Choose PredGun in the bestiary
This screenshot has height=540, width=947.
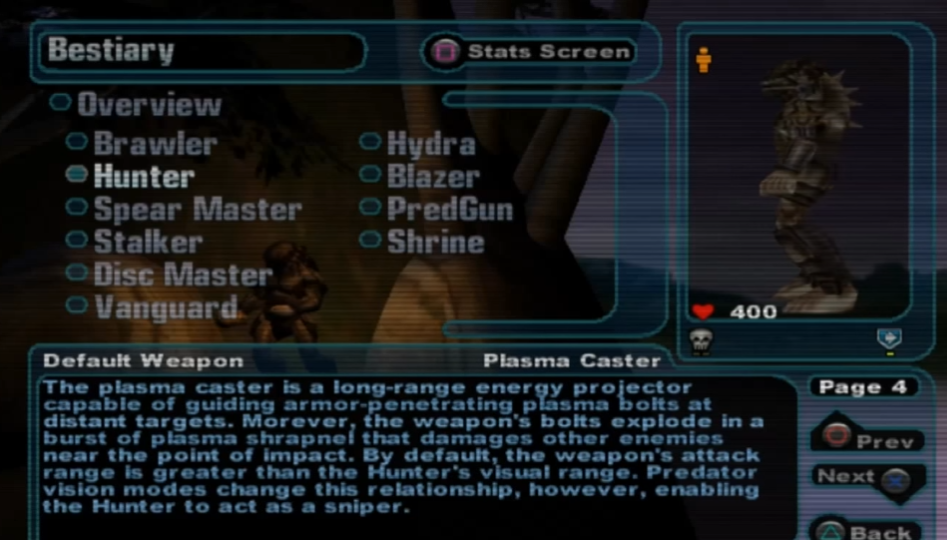pos(449,209)
